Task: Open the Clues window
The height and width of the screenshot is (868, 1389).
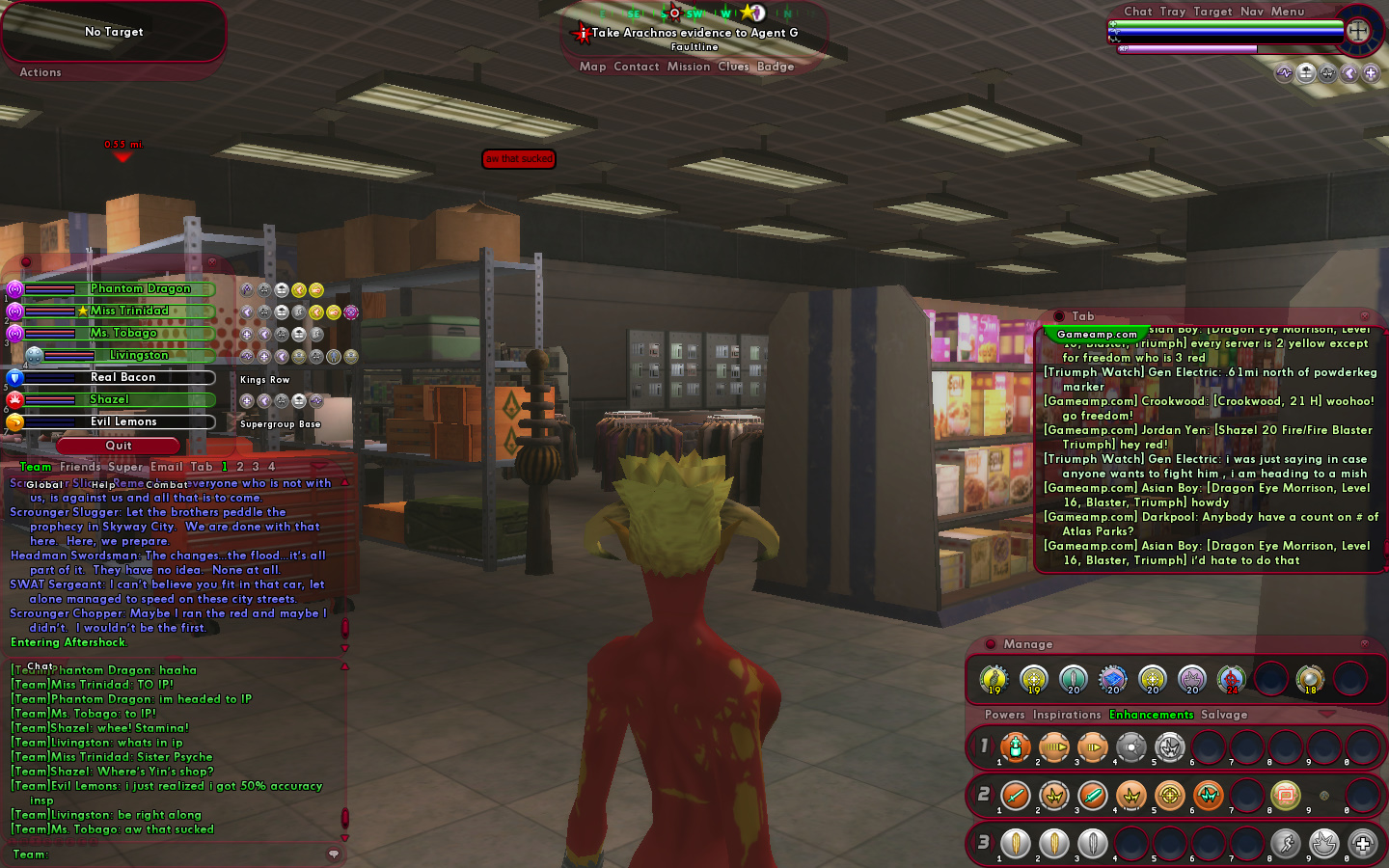Action: (x=733, y=67)
